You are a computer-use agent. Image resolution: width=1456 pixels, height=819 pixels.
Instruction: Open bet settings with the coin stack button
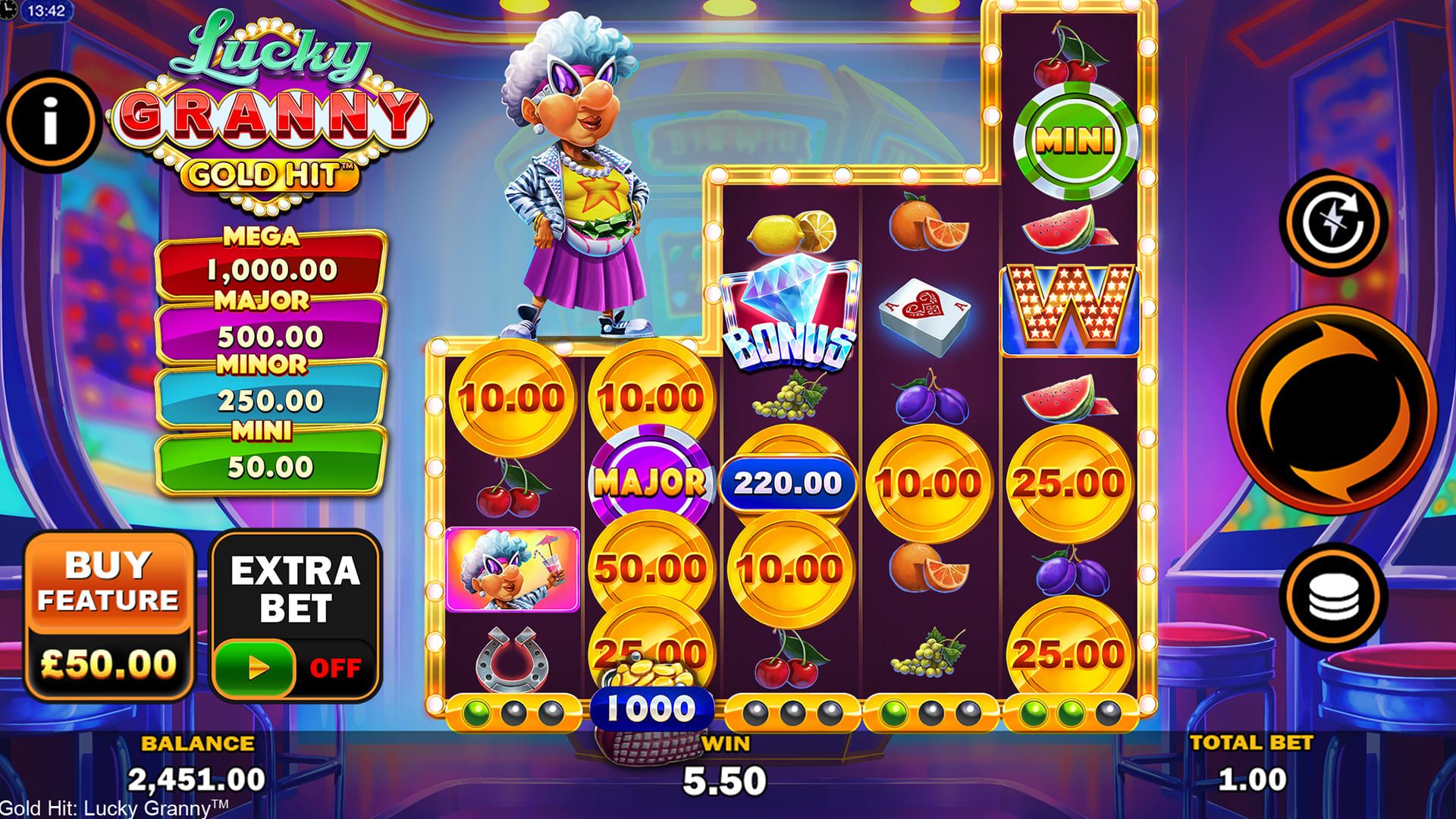pos(1333,597)
